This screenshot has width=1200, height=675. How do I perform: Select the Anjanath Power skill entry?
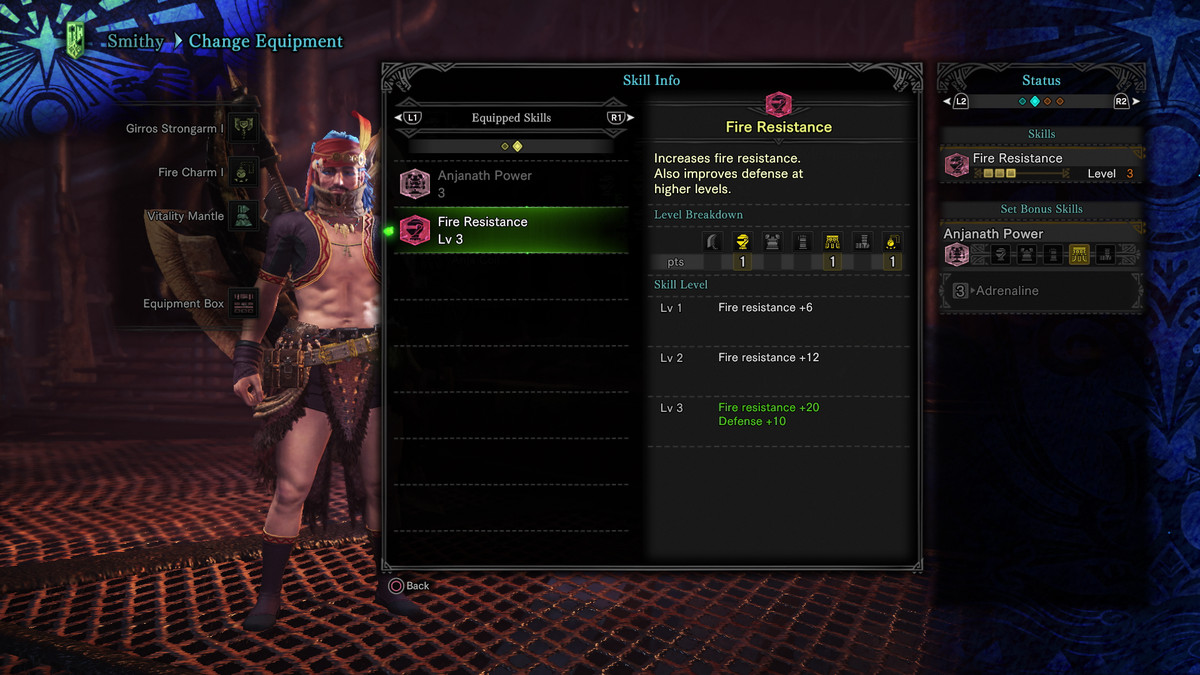(511, 183)
